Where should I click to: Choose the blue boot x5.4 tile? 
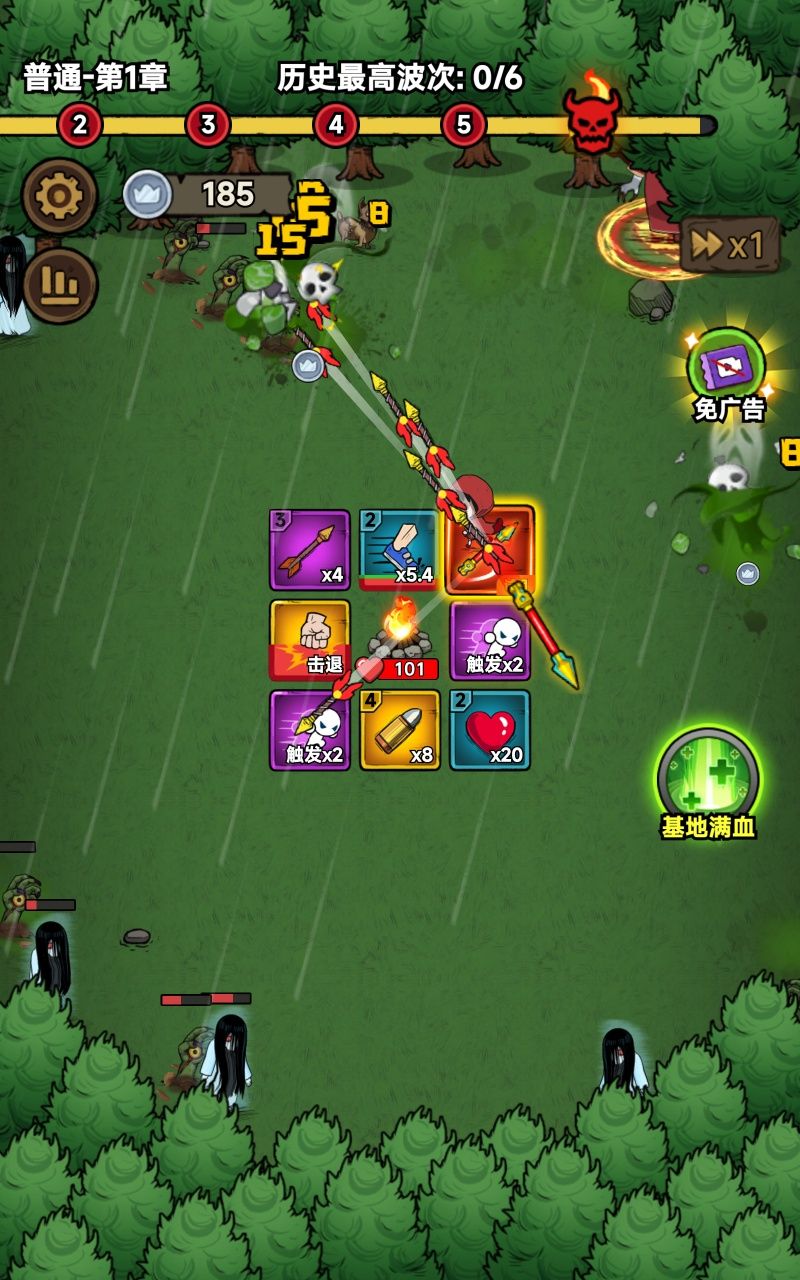tap(399, 550)
